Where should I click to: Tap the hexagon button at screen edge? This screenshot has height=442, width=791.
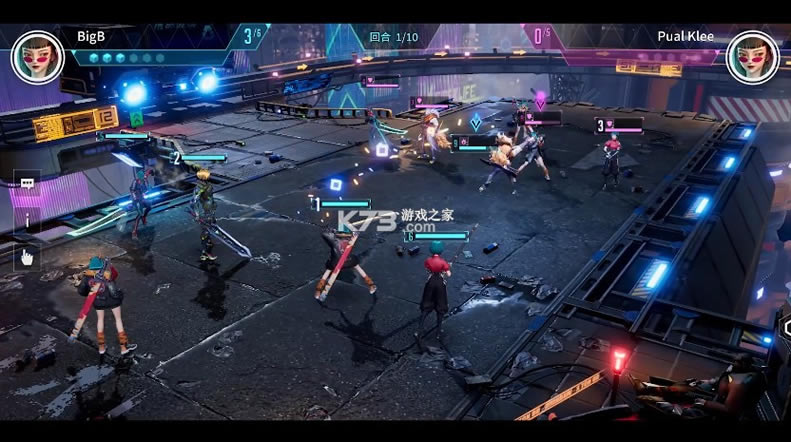click(x=785, y=329)
